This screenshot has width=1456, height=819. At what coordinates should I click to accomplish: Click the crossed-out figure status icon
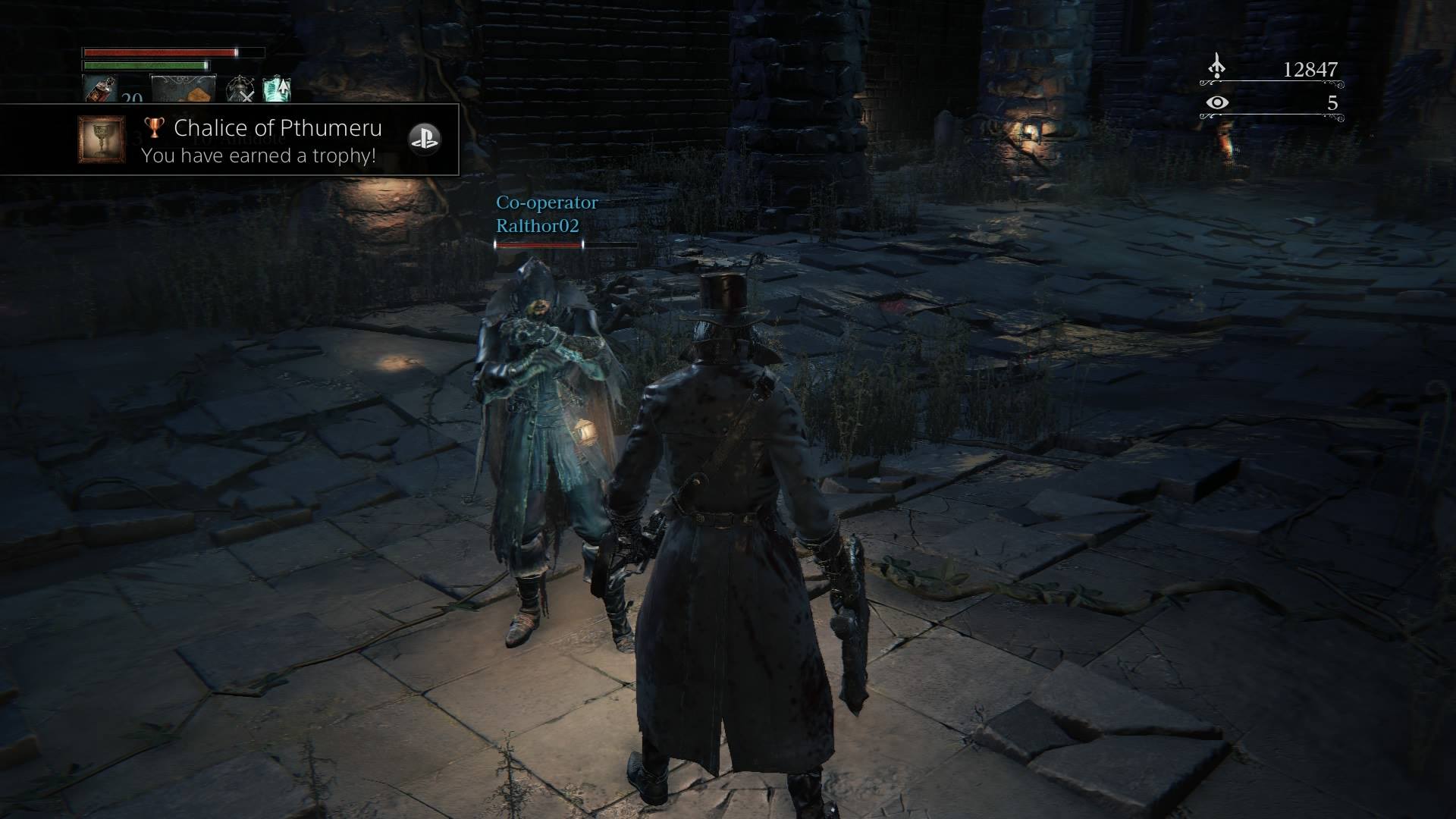[x=241, y=89]
